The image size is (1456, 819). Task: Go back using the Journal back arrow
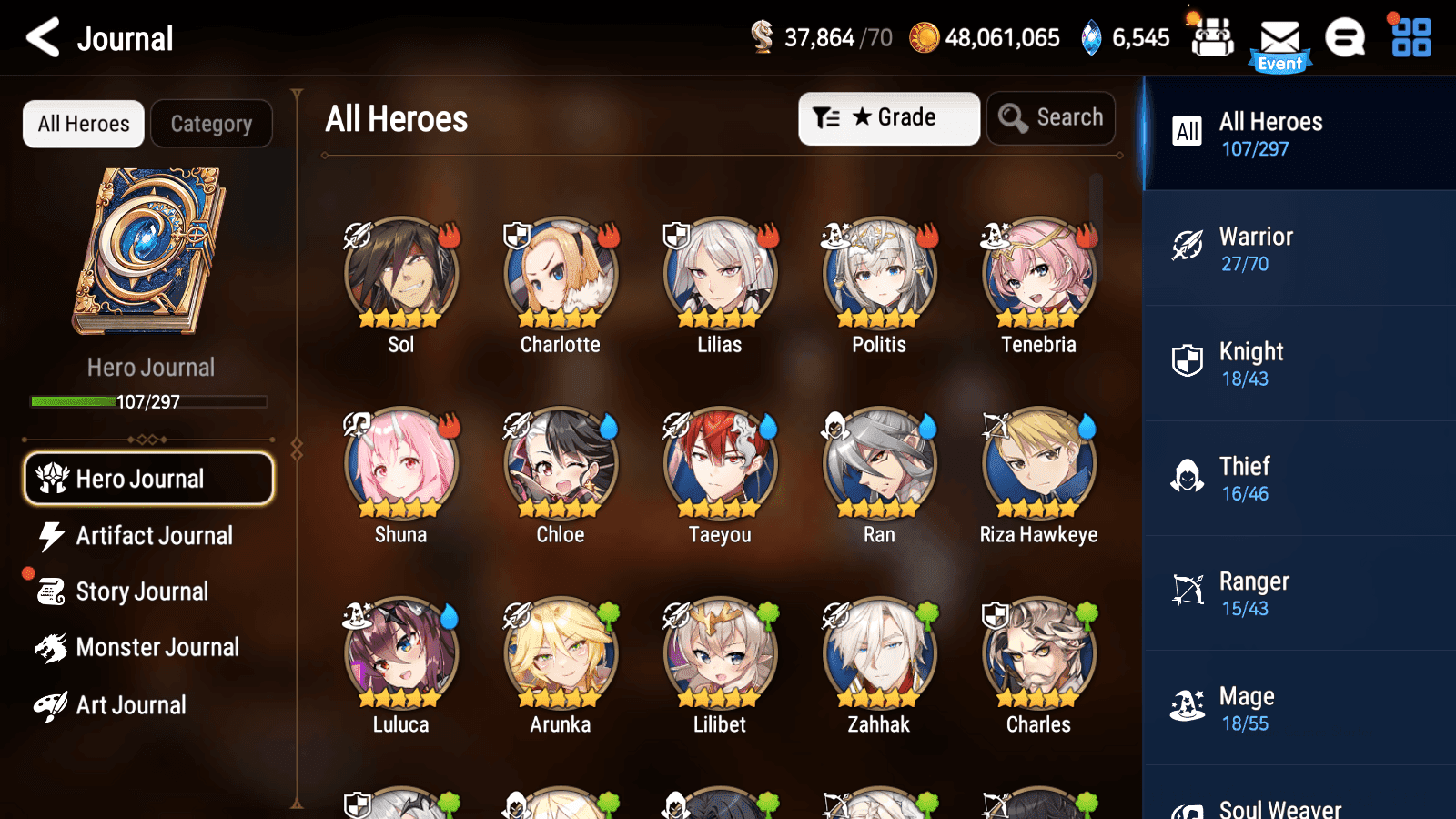[39, 38]
